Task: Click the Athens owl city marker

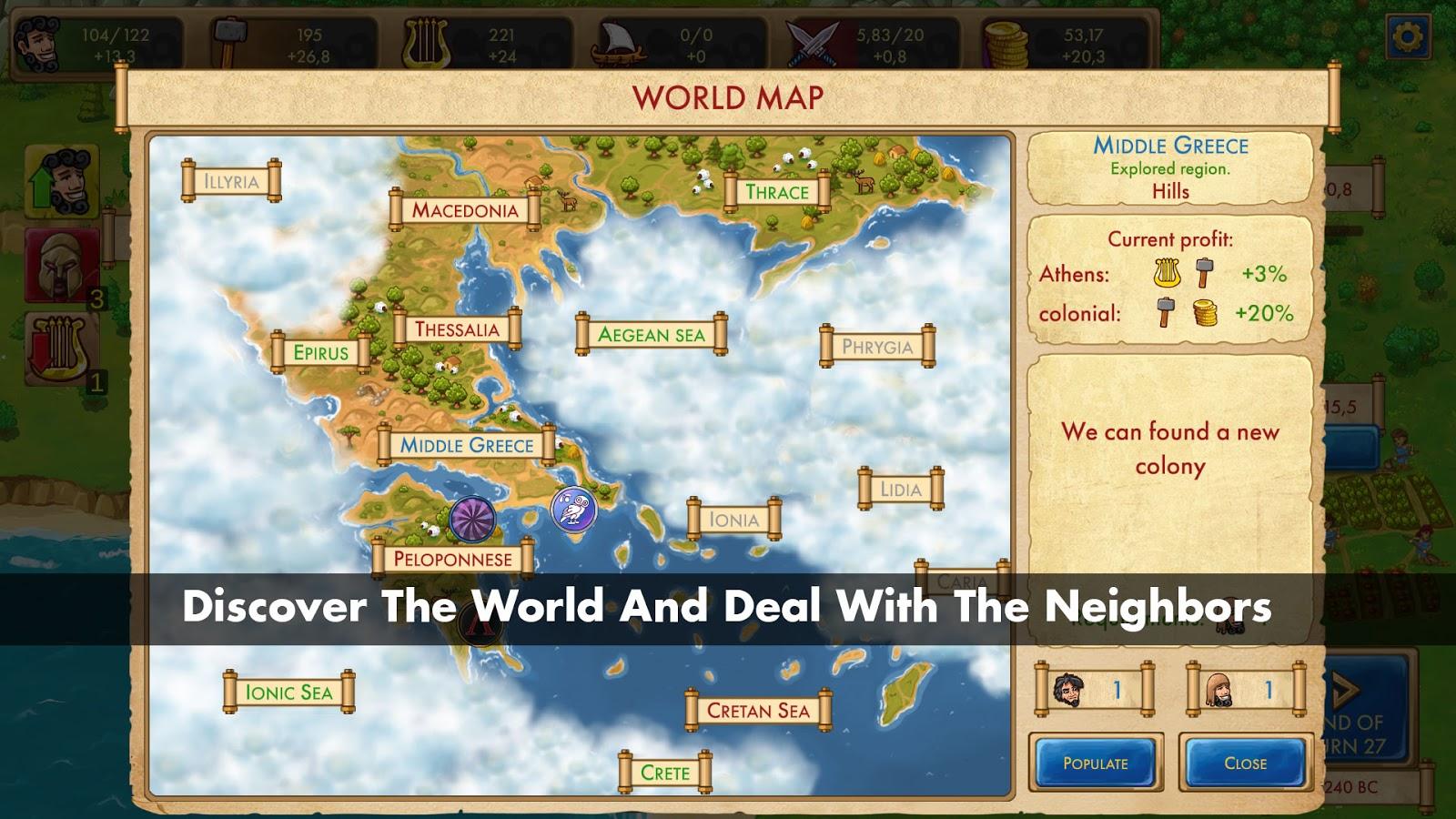Action: 573,510
